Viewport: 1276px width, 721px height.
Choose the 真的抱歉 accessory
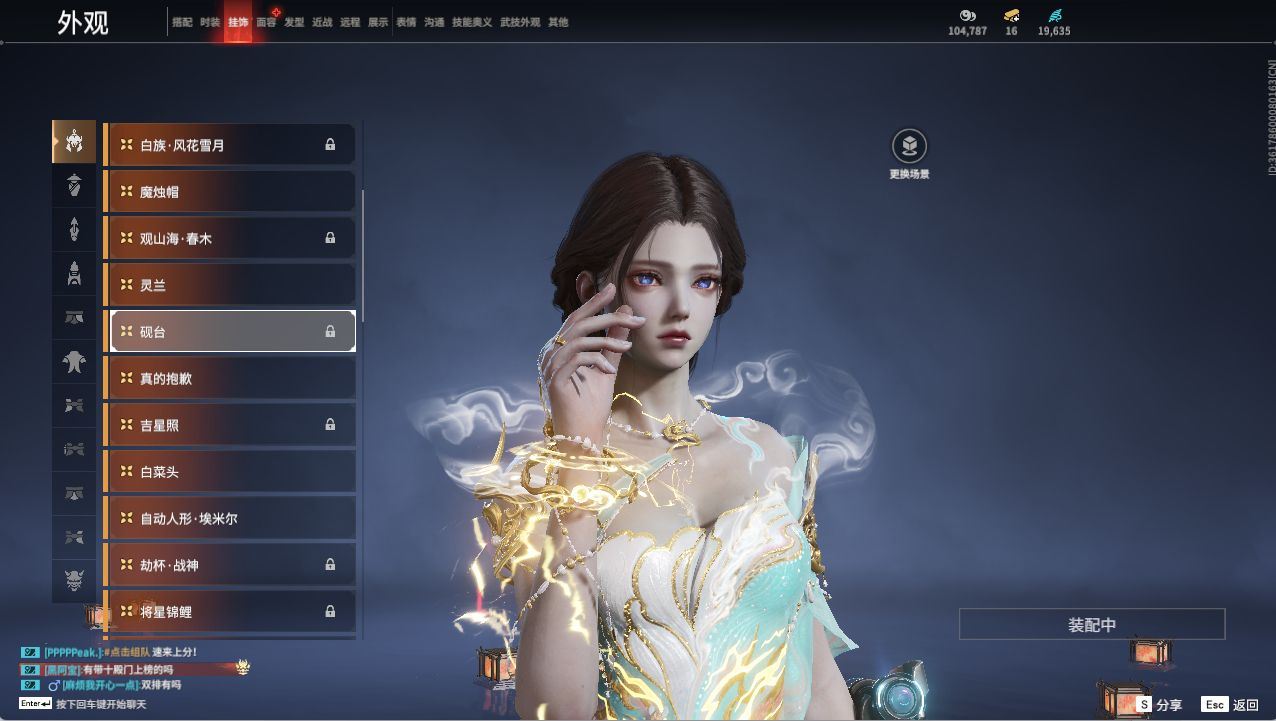[x=230, y=378]
